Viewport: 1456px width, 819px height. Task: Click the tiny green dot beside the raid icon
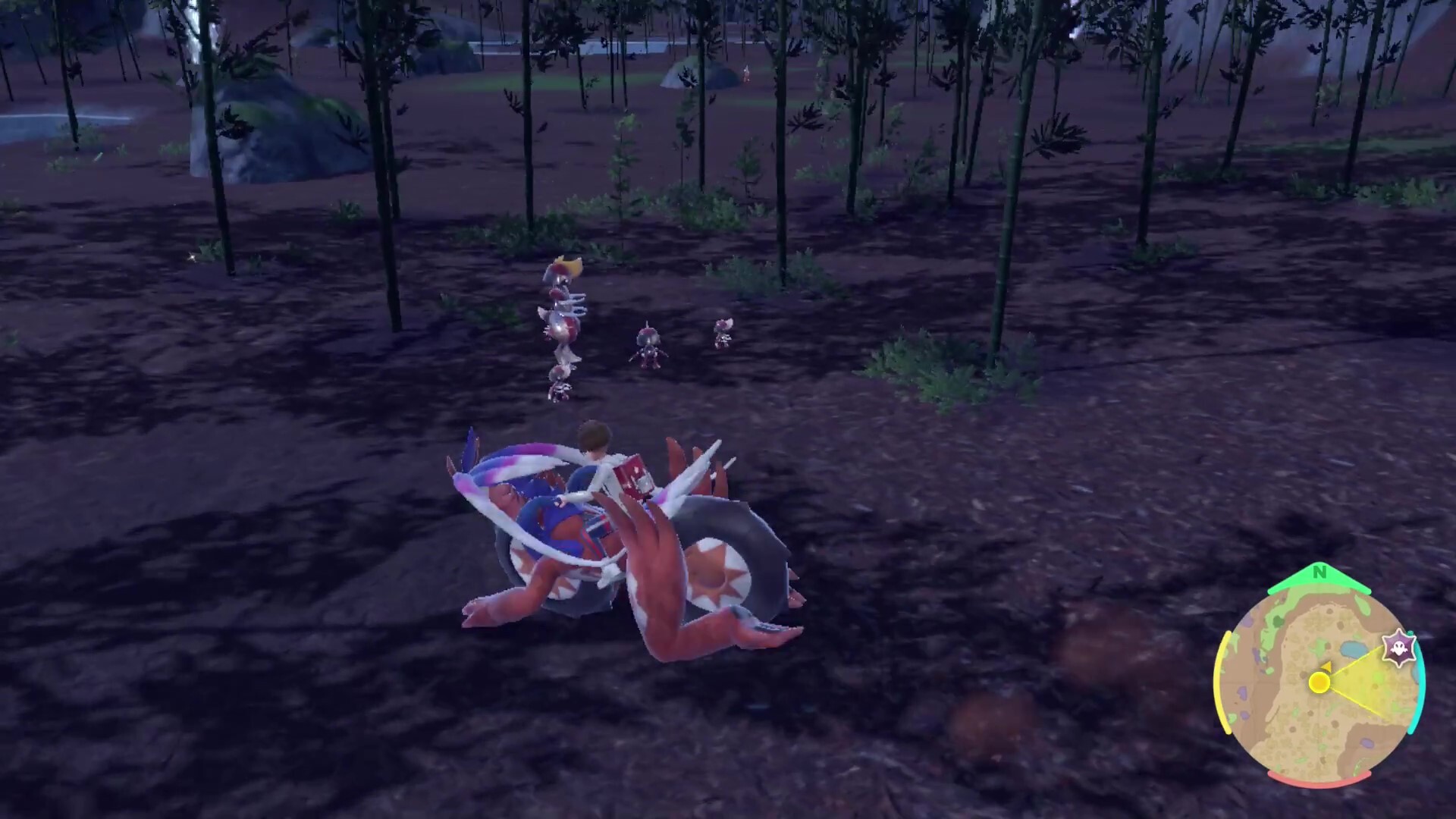(1410, 632)
